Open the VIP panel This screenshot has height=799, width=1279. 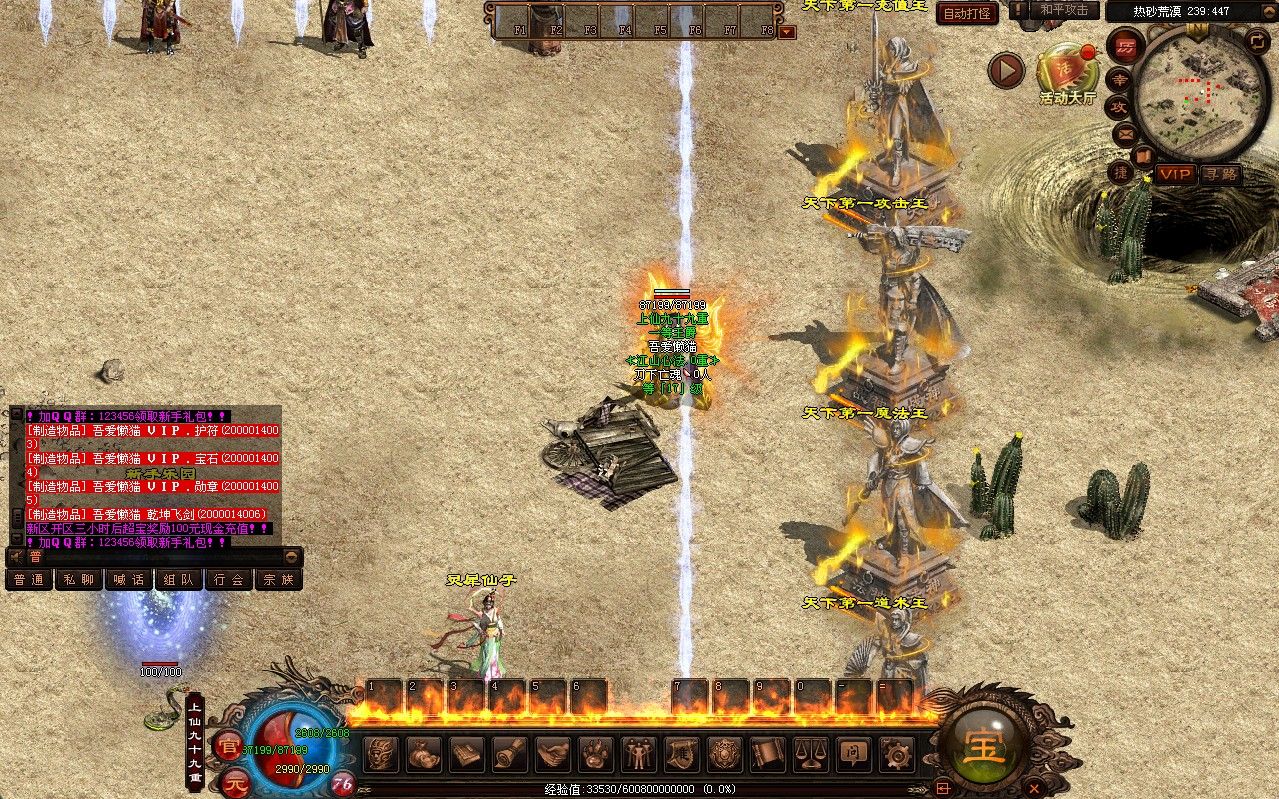1176,174
